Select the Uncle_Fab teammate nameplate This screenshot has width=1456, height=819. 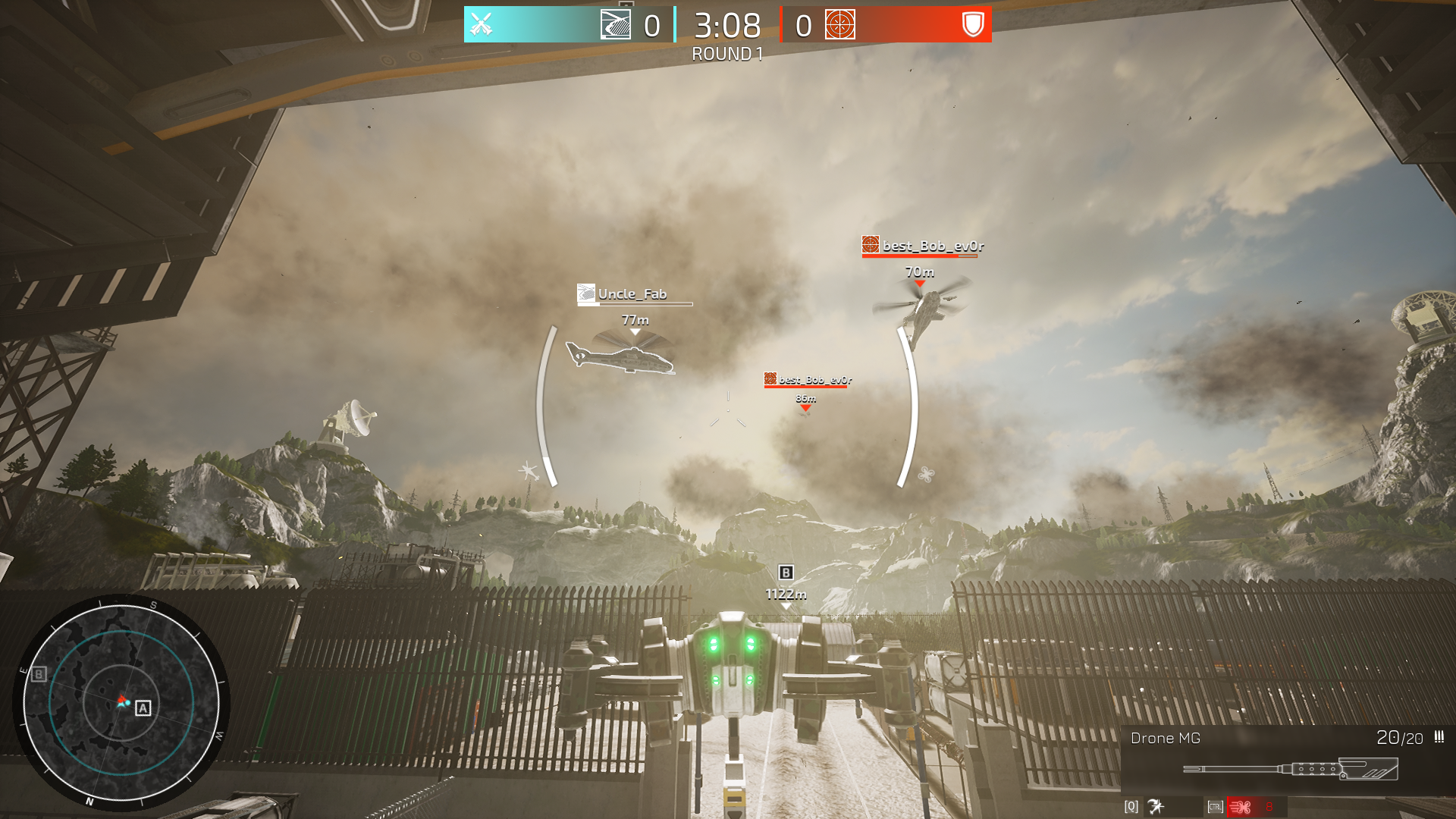point(632,294)
